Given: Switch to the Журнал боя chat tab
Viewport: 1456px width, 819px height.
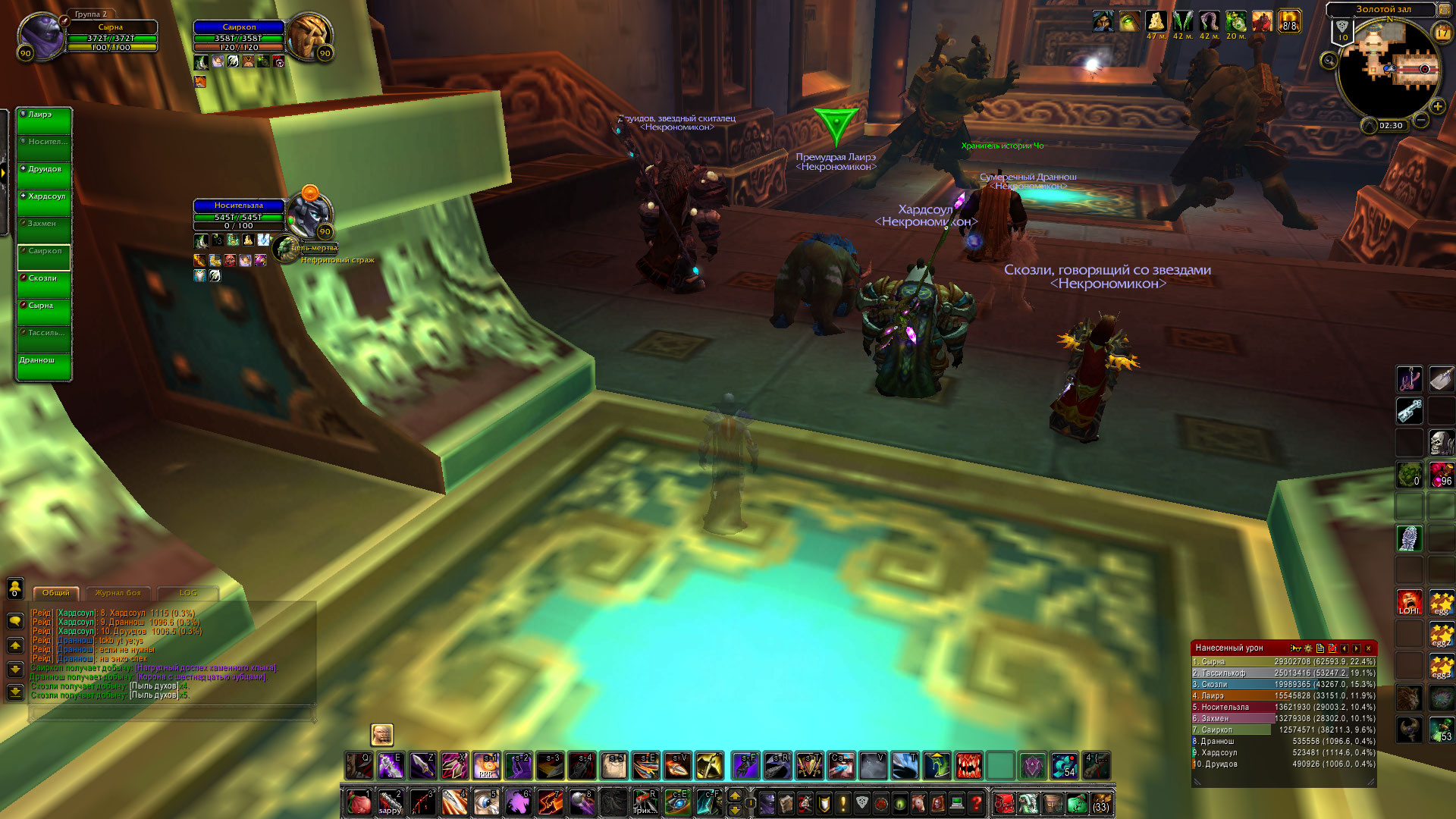Looking at the screenshot, I should click(x=118, y=594).
